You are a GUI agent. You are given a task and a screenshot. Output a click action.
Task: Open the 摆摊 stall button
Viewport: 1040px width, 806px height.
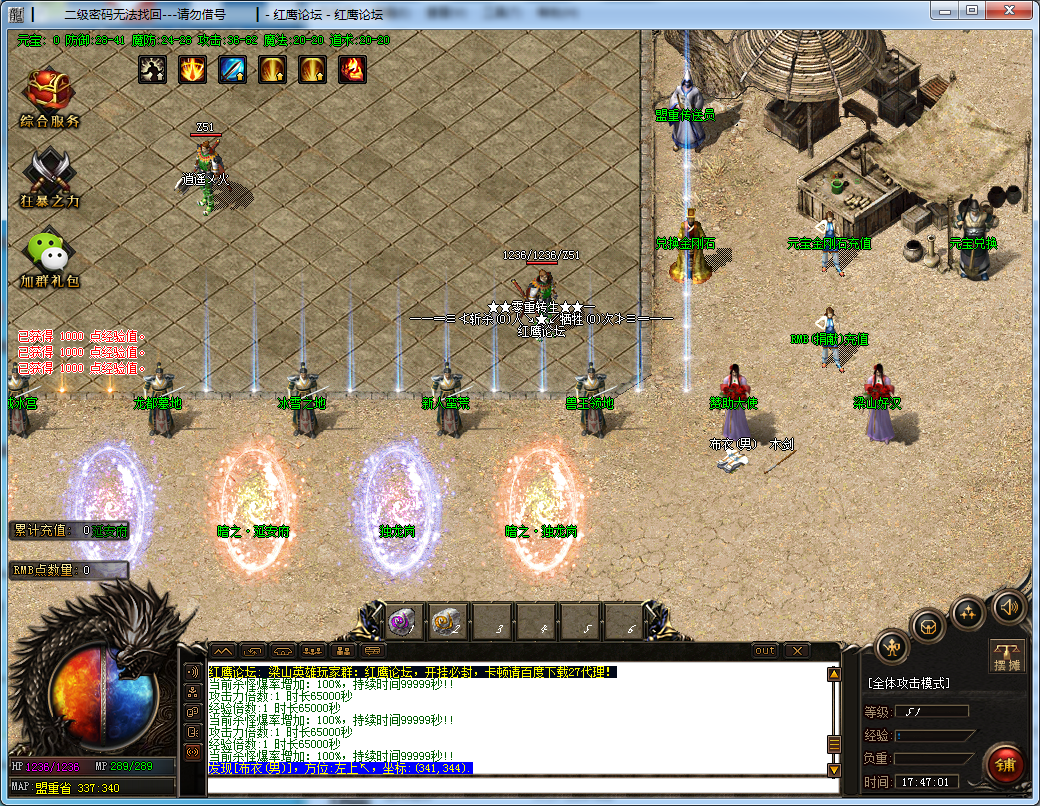point(1006,656)
